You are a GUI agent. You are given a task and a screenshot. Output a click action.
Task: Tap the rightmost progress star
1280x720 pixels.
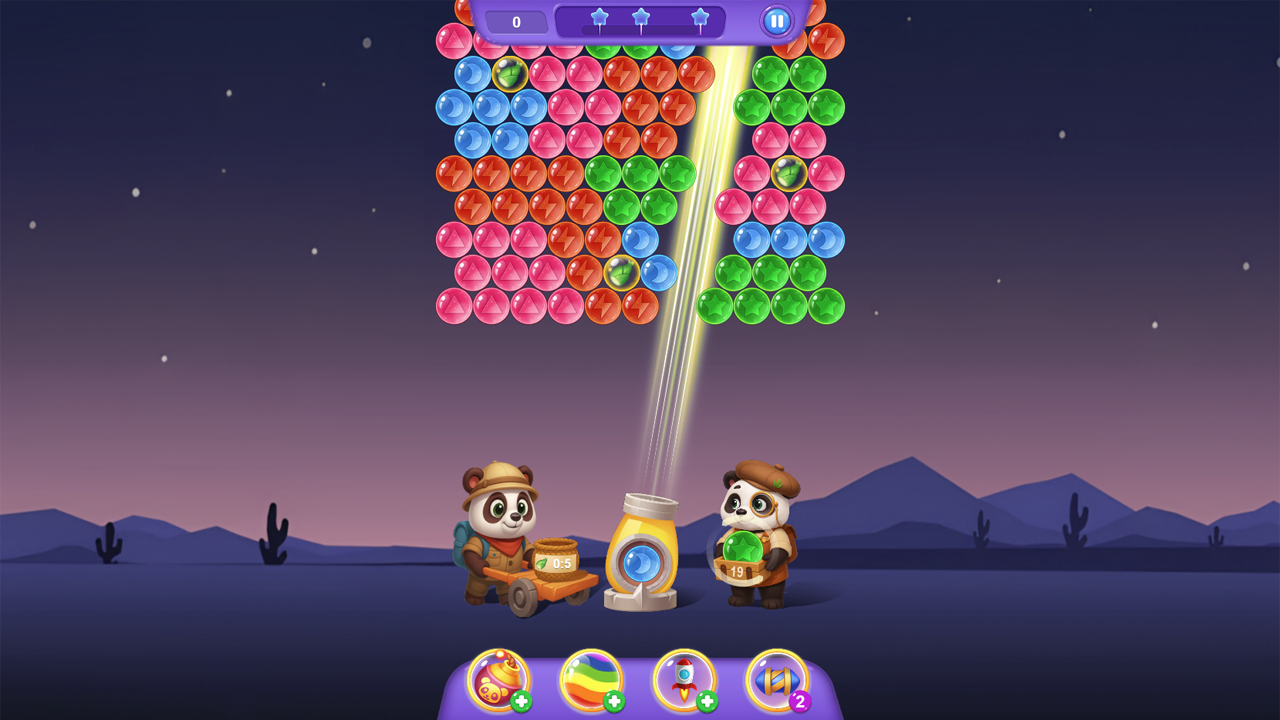coord(702,17)
